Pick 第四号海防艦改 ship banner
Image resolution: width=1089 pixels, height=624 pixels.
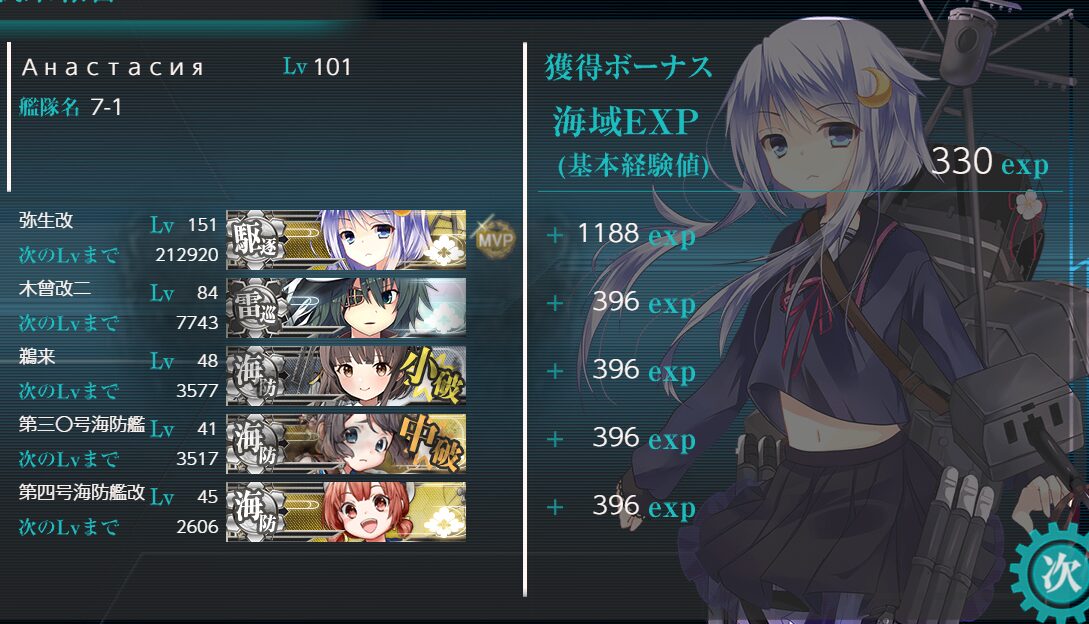coord(346,511)
